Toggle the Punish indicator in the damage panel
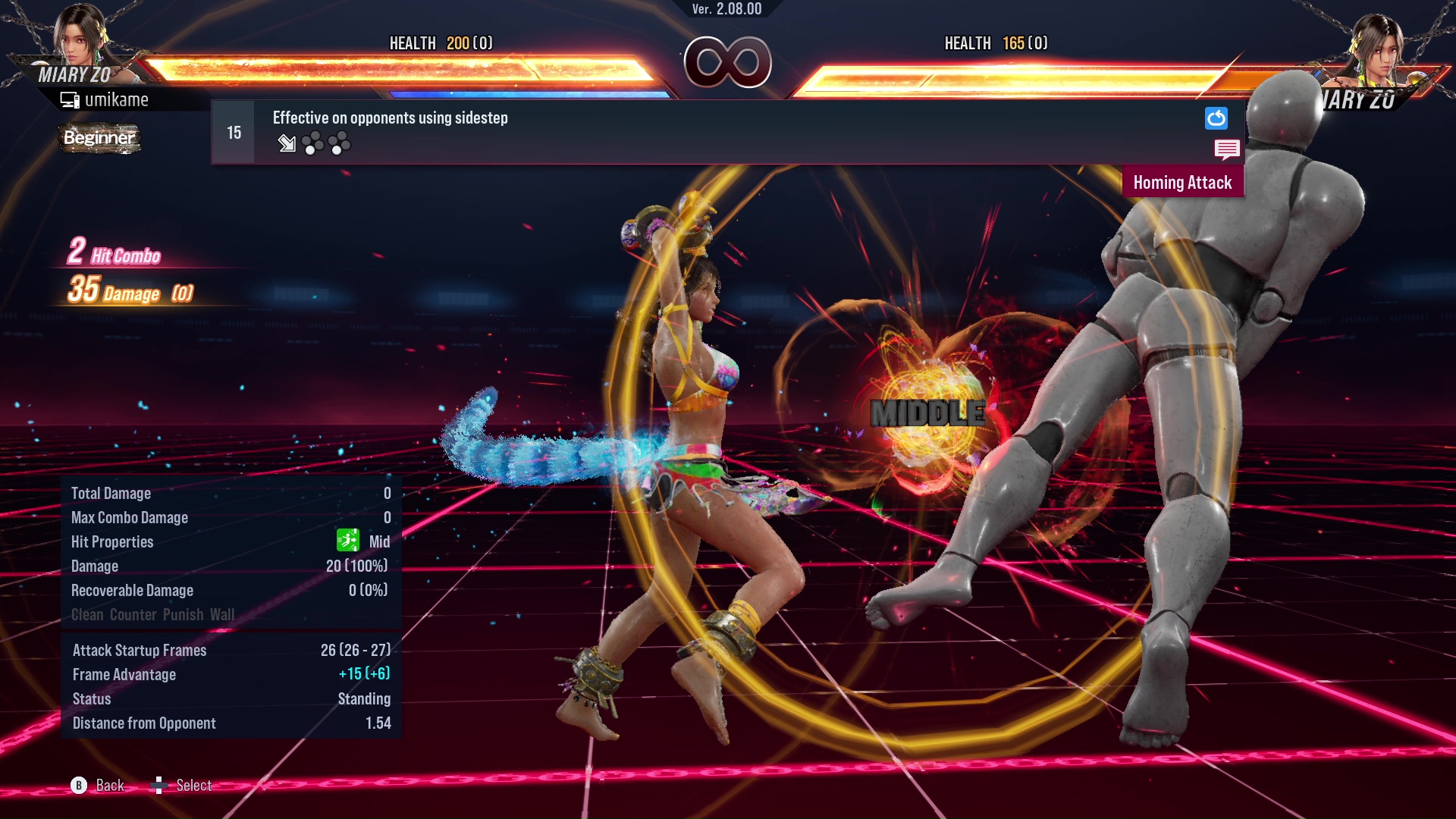 pos(184,614)
